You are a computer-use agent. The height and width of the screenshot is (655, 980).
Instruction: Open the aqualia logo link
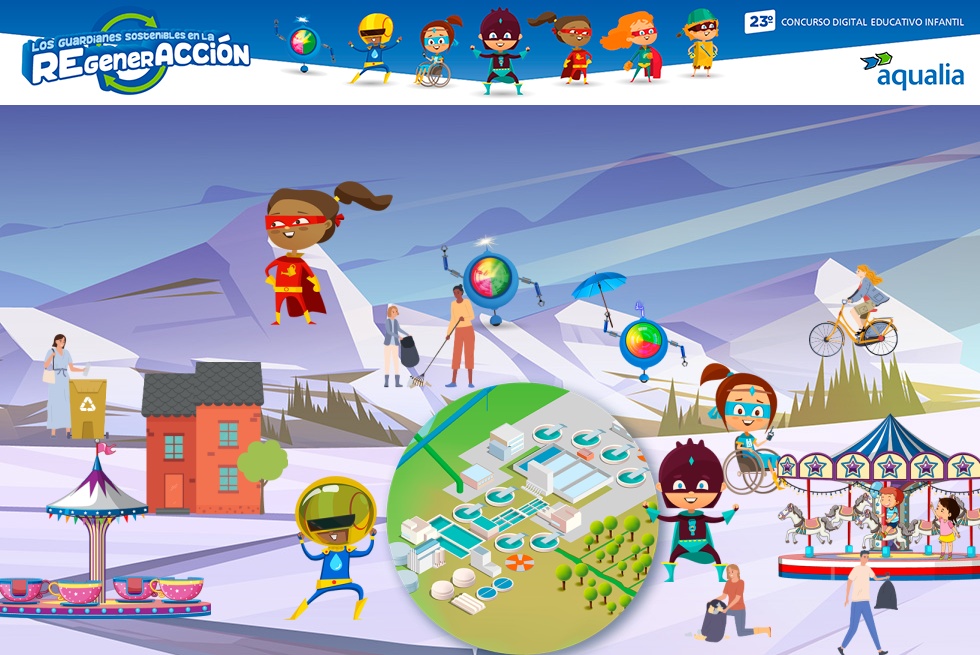(911, 71)
